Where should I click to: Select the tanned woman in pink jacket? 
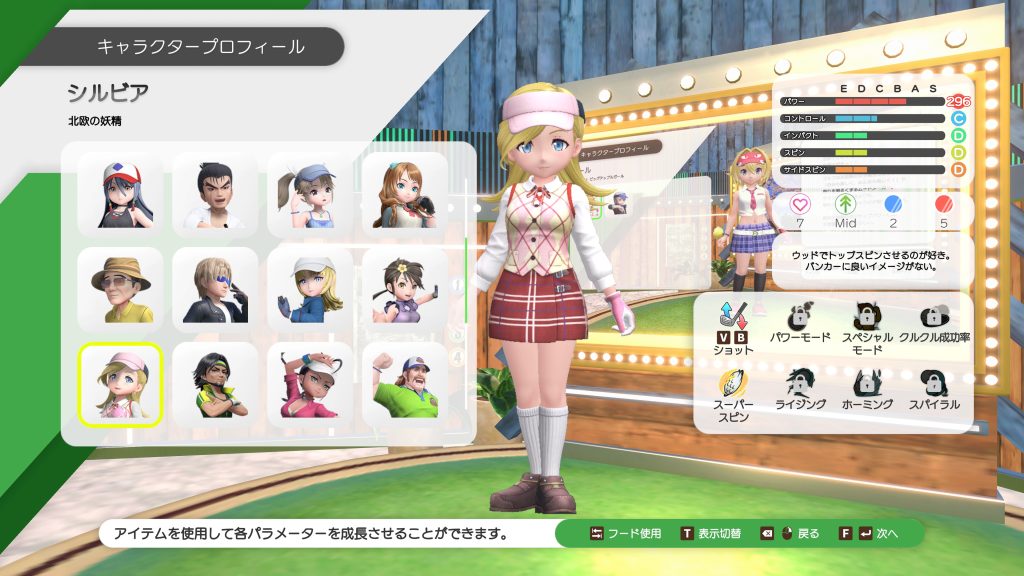coord(310,385)
